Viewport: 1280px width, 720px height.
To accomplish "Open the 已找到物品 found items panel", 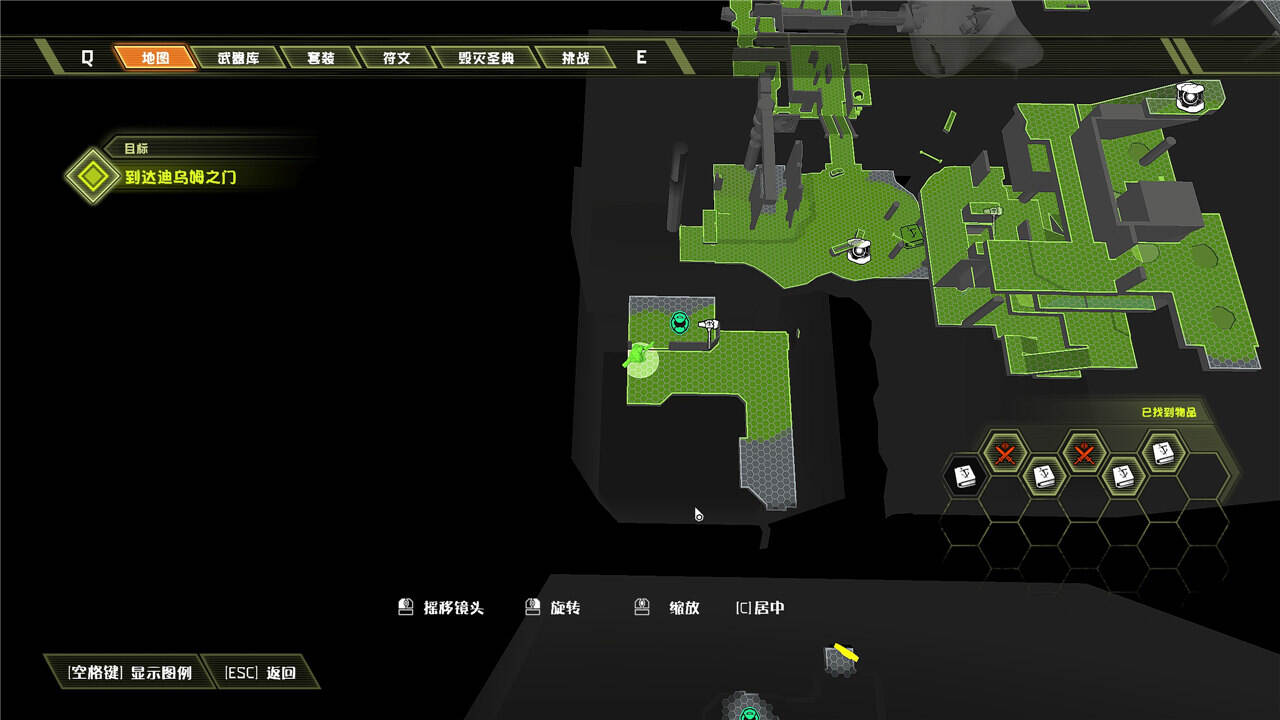I will tap(1168, 412).
